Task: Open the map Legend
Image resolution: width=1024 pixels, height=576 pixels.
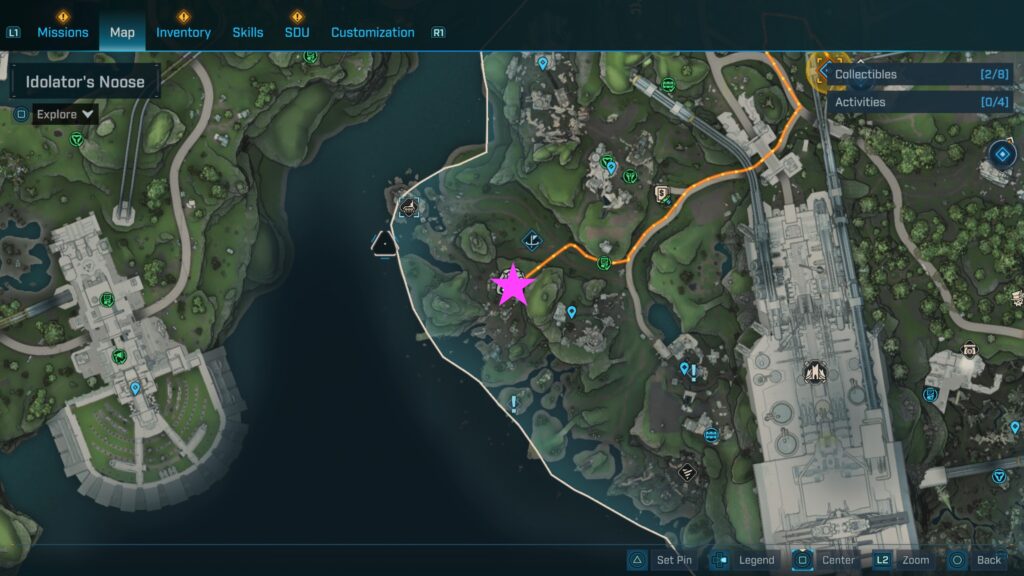Action: (x=744, y=560)
